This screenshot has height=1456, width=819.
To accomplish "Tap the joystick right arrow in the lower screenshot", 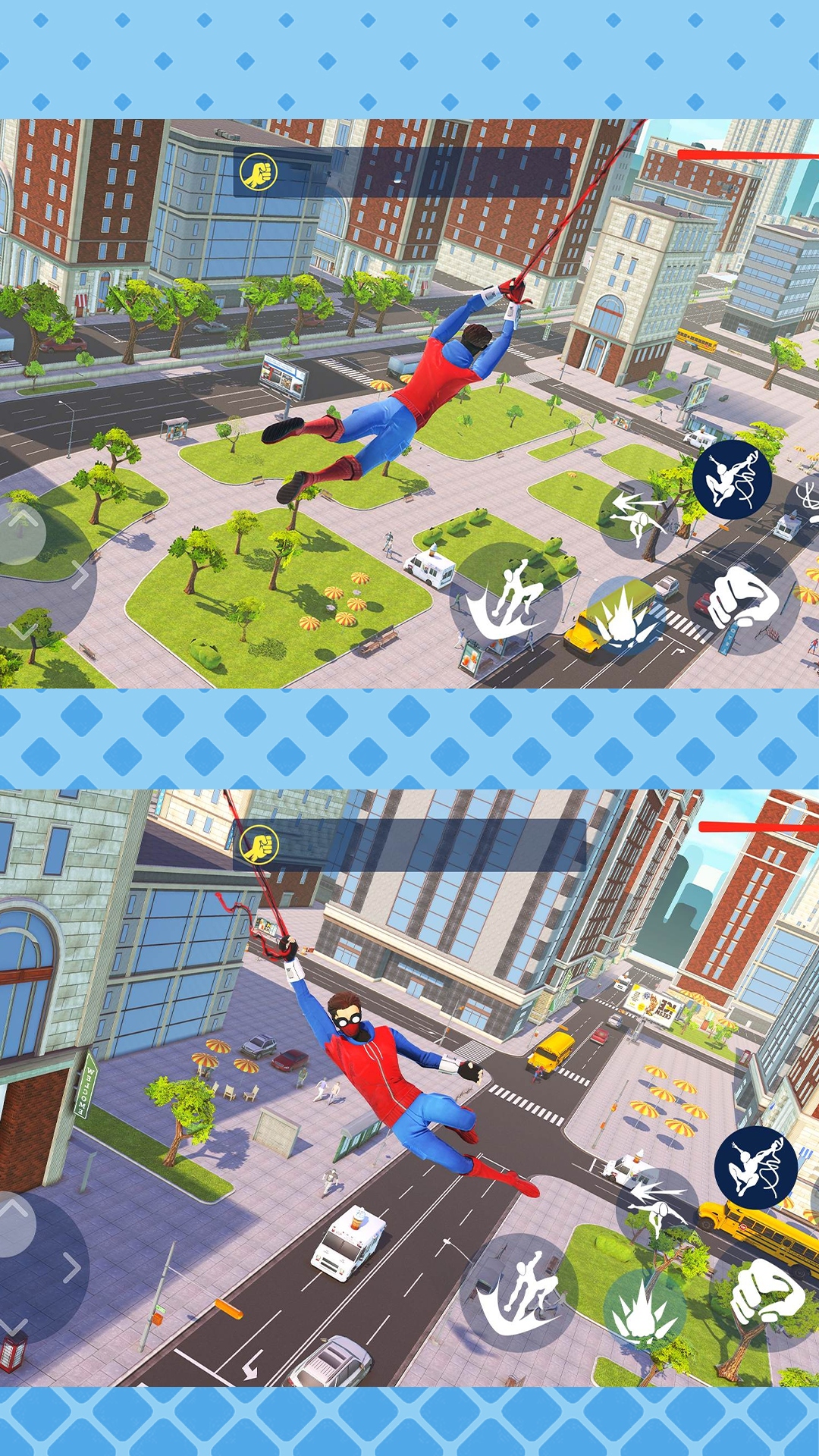I will pos(71,1267).
